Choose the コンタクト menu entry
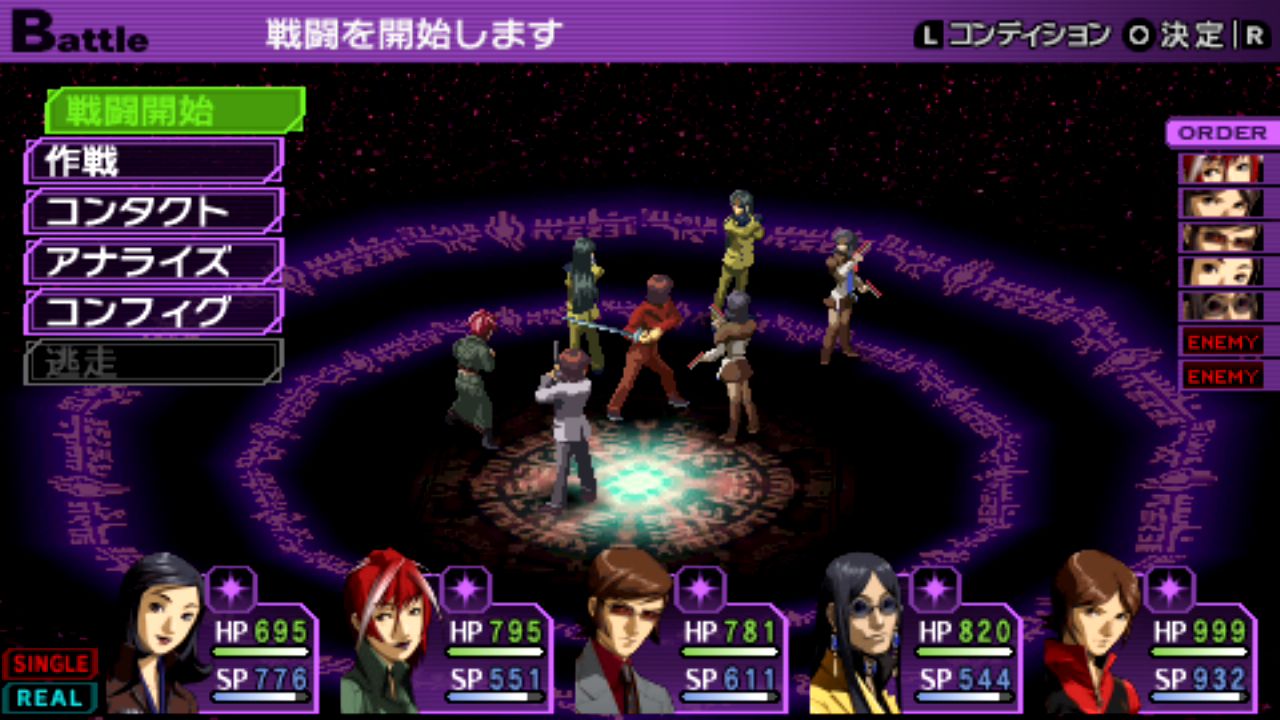Screen dimensions: 1280x720 point(154,211)
